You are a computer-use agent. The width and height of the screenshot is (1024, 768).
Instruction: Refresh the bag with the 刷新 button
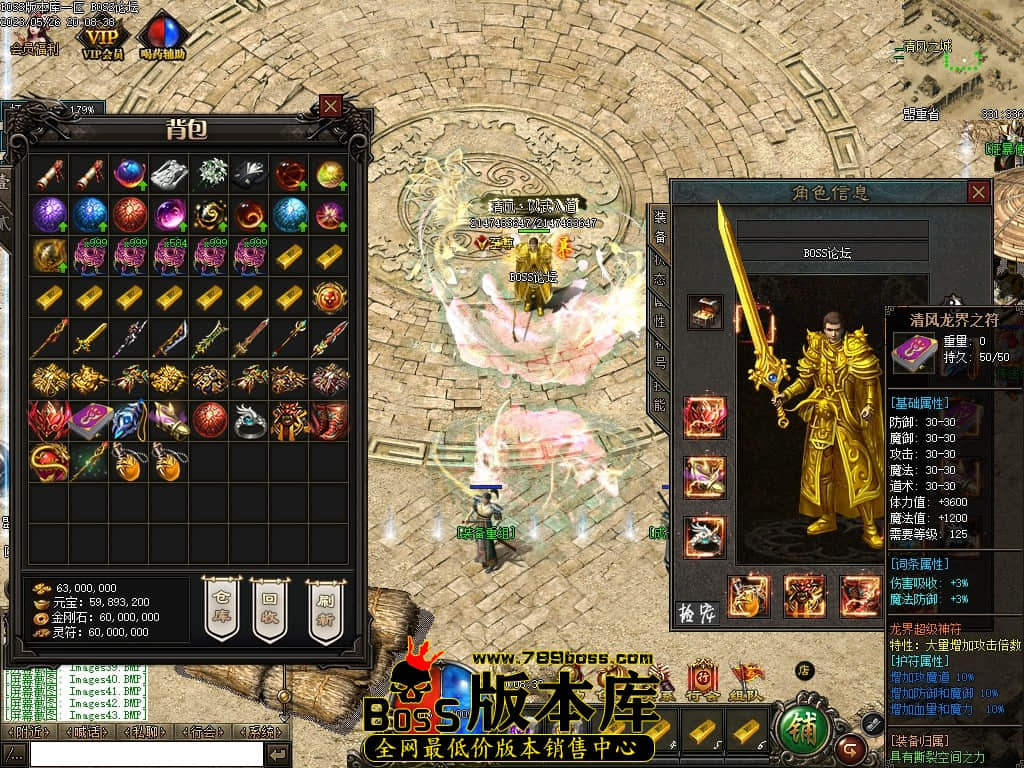tap(324, 607)
